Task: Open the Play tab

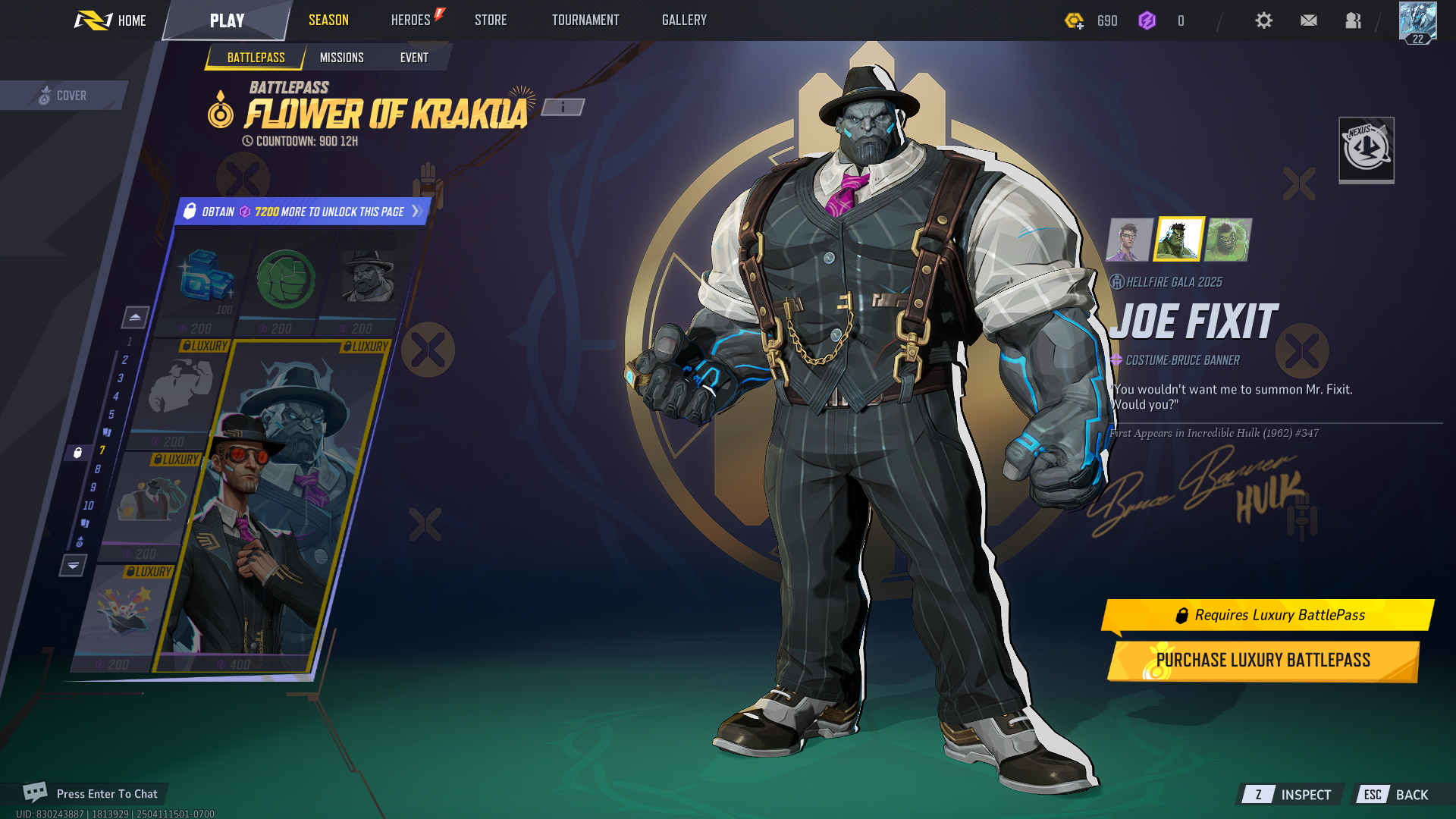Action: 227,20
